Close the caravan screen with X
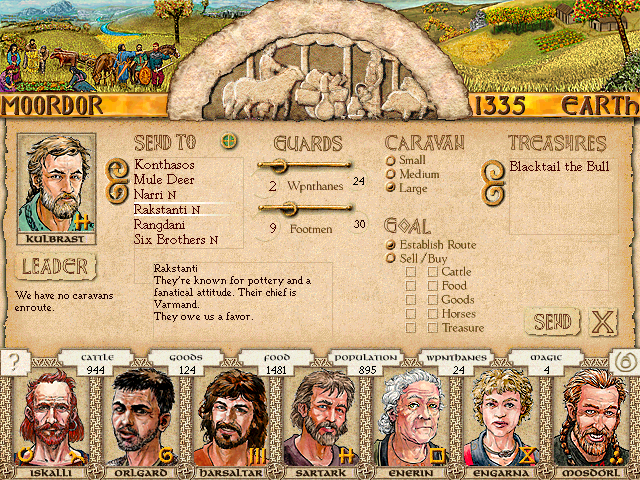The height and width of the screenshot is (480, 640). tap(603, 322)
